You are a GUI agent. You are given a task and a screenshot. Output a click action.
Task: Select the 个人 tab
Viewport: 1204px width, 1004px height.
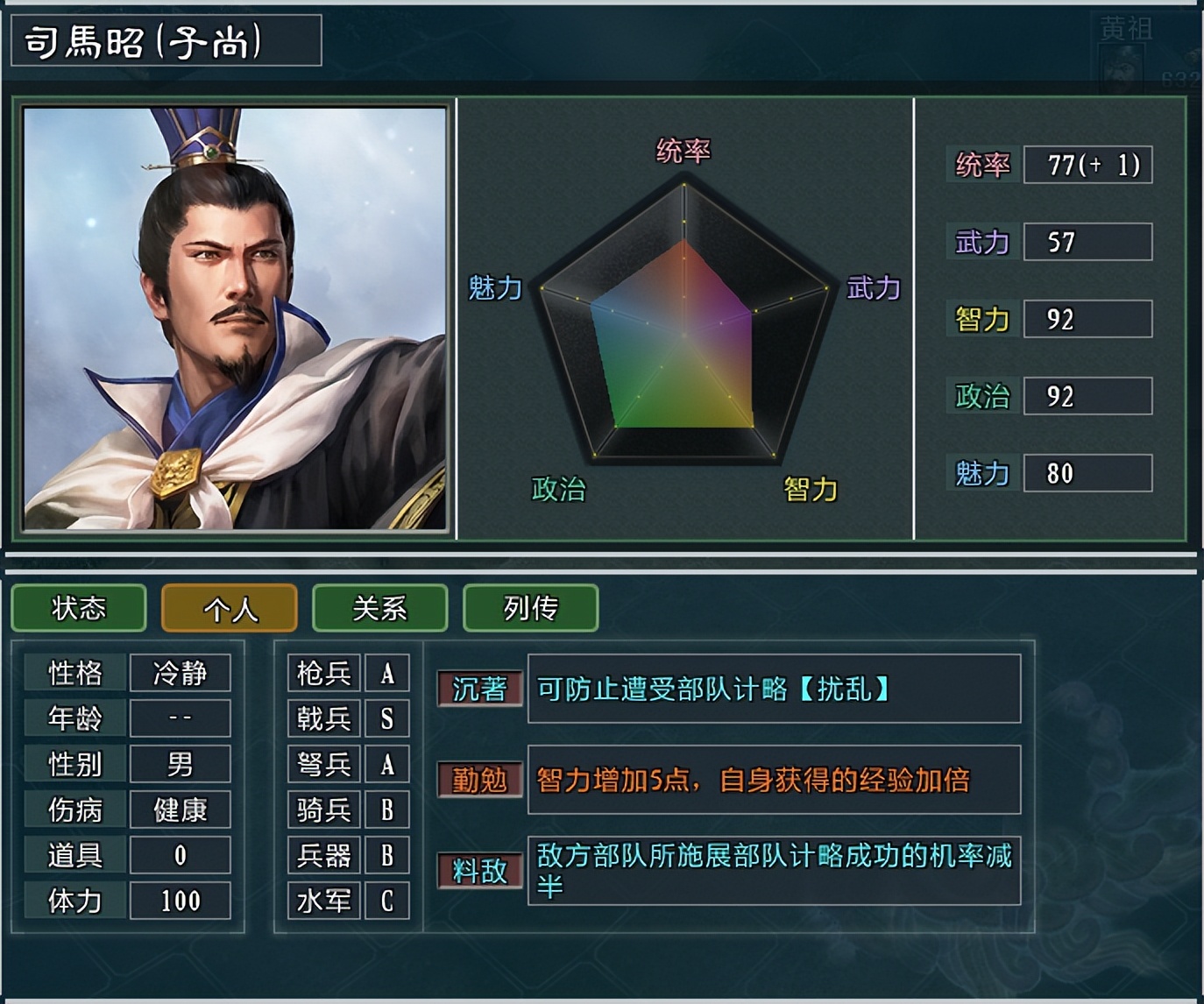pyautogui.click(x=229, y=608)
